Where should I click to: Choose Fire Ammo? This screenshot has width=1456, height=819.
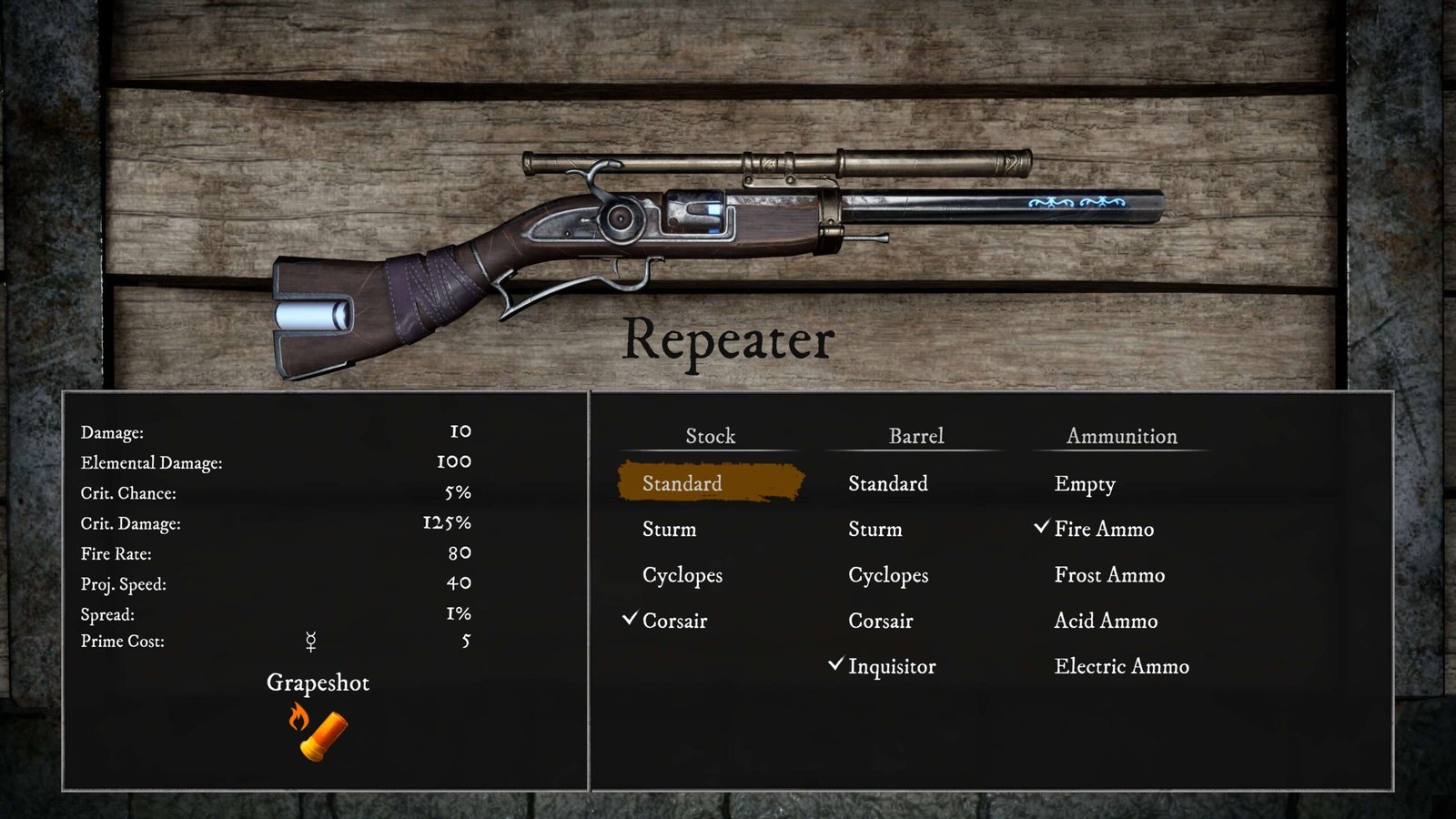[1104, 529]
